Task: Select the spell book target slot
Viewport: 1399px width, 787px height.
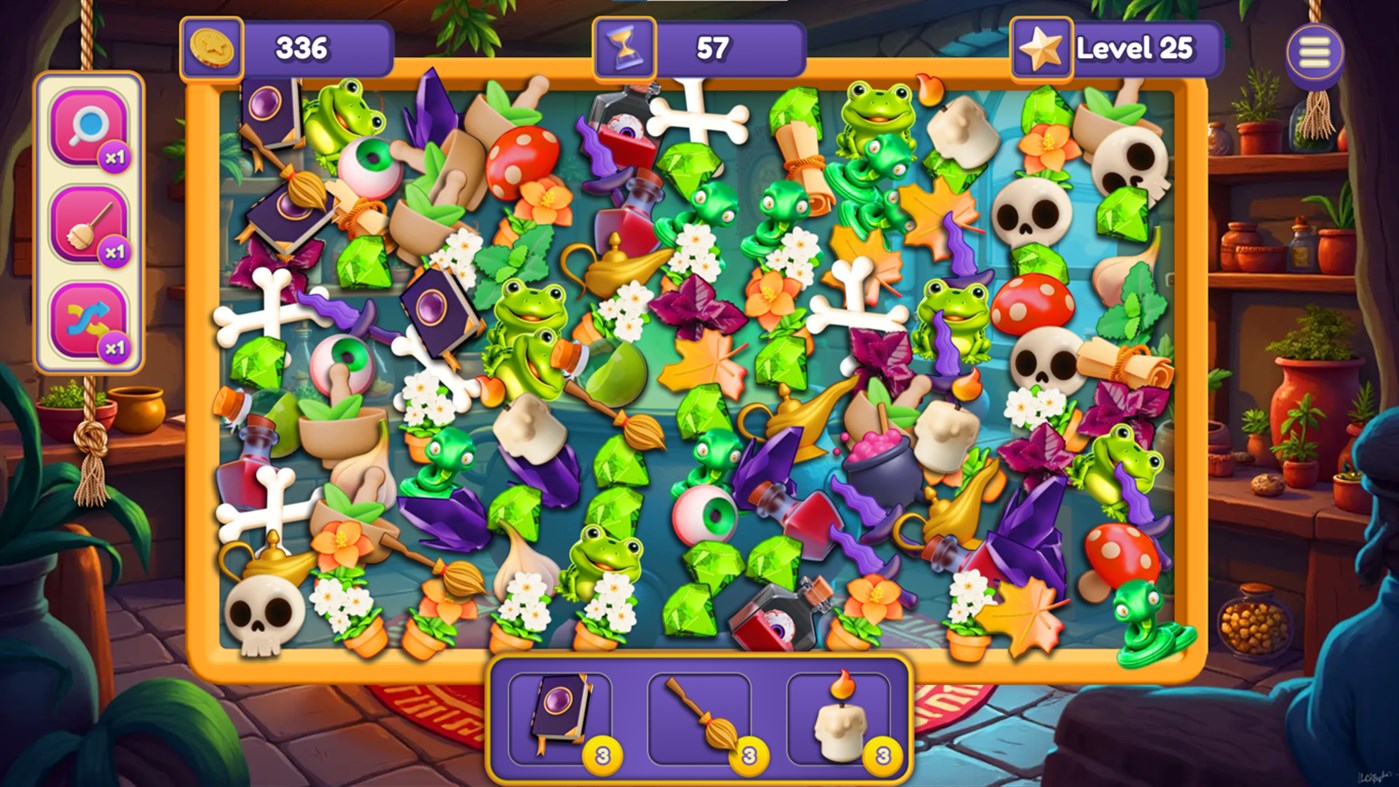Action: tap(559, 718)
